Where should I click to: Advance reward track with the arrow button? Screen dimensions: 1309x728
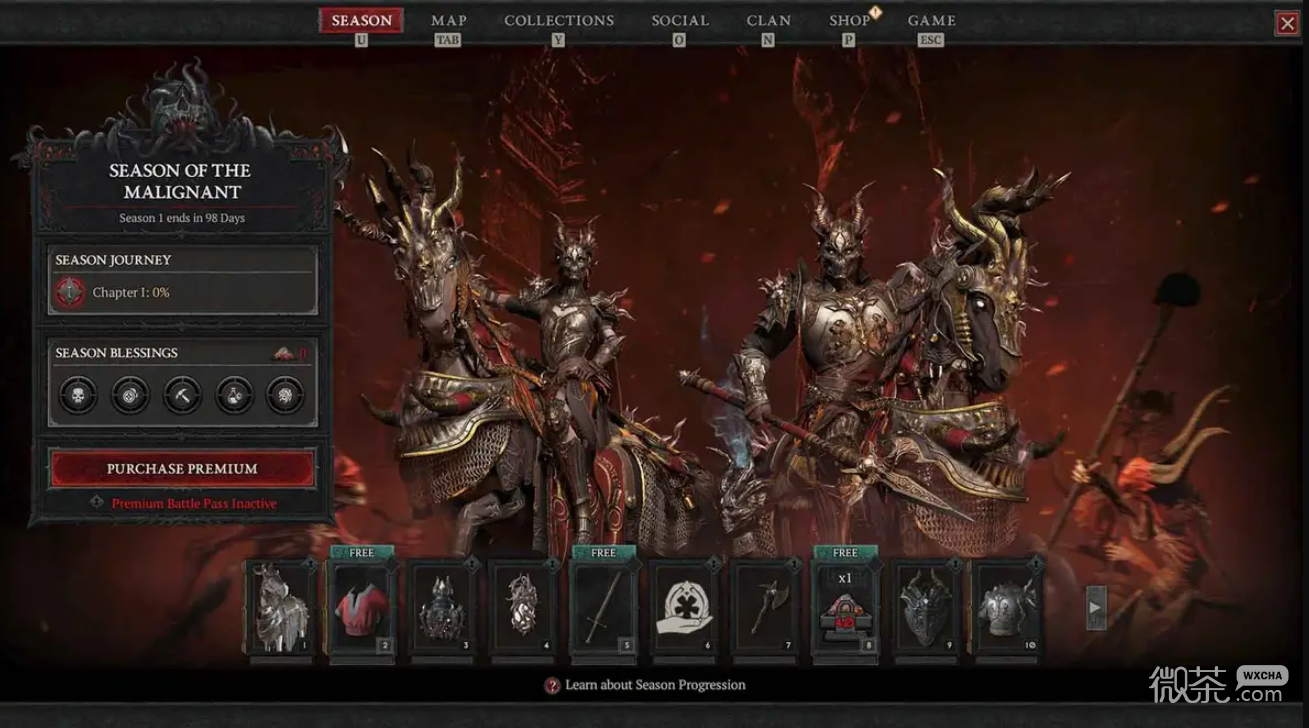pyautogui.click(x=1096, y=607)
